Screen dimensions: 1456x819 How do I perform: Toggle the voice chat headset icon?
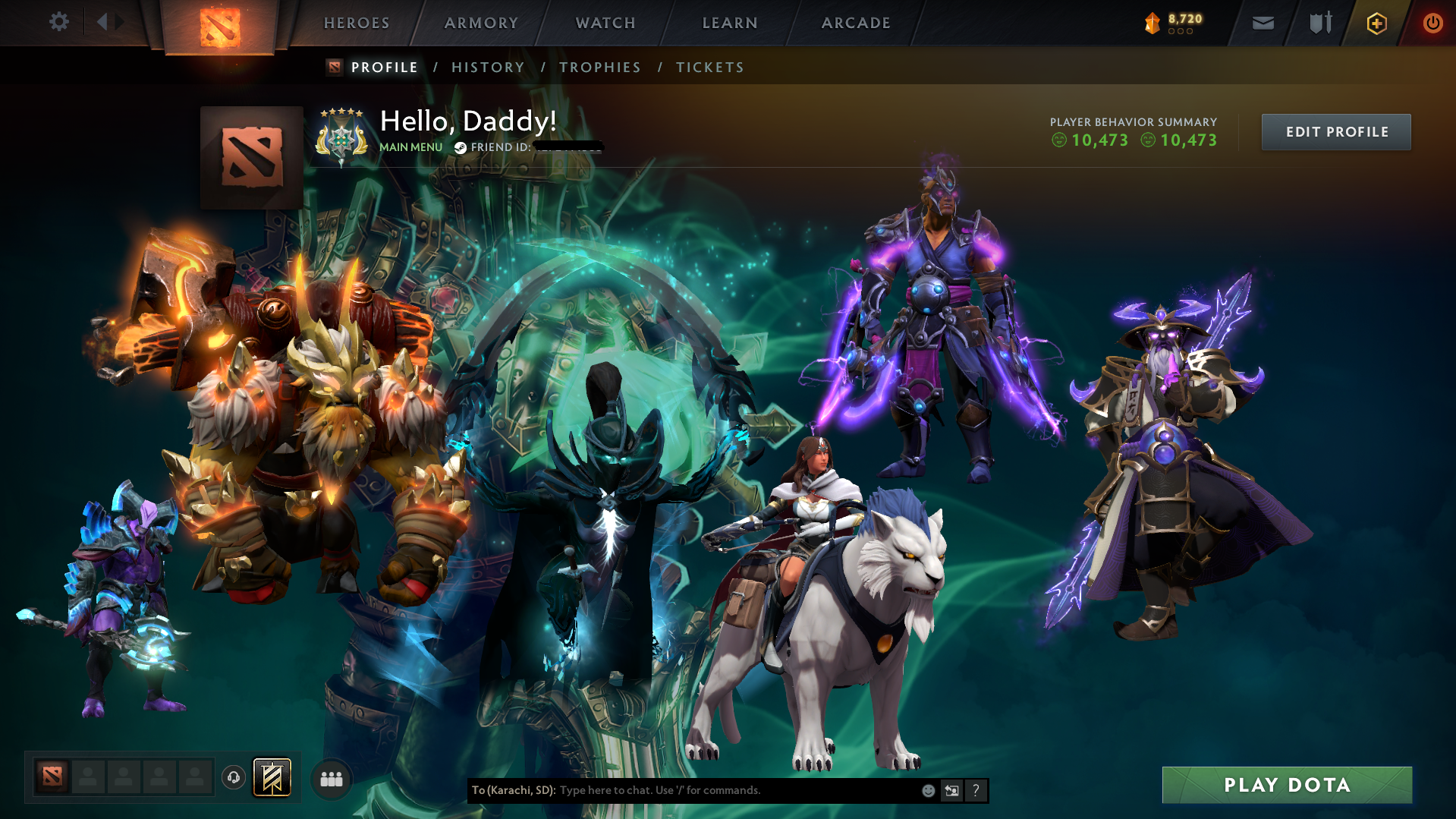point(233,778)
